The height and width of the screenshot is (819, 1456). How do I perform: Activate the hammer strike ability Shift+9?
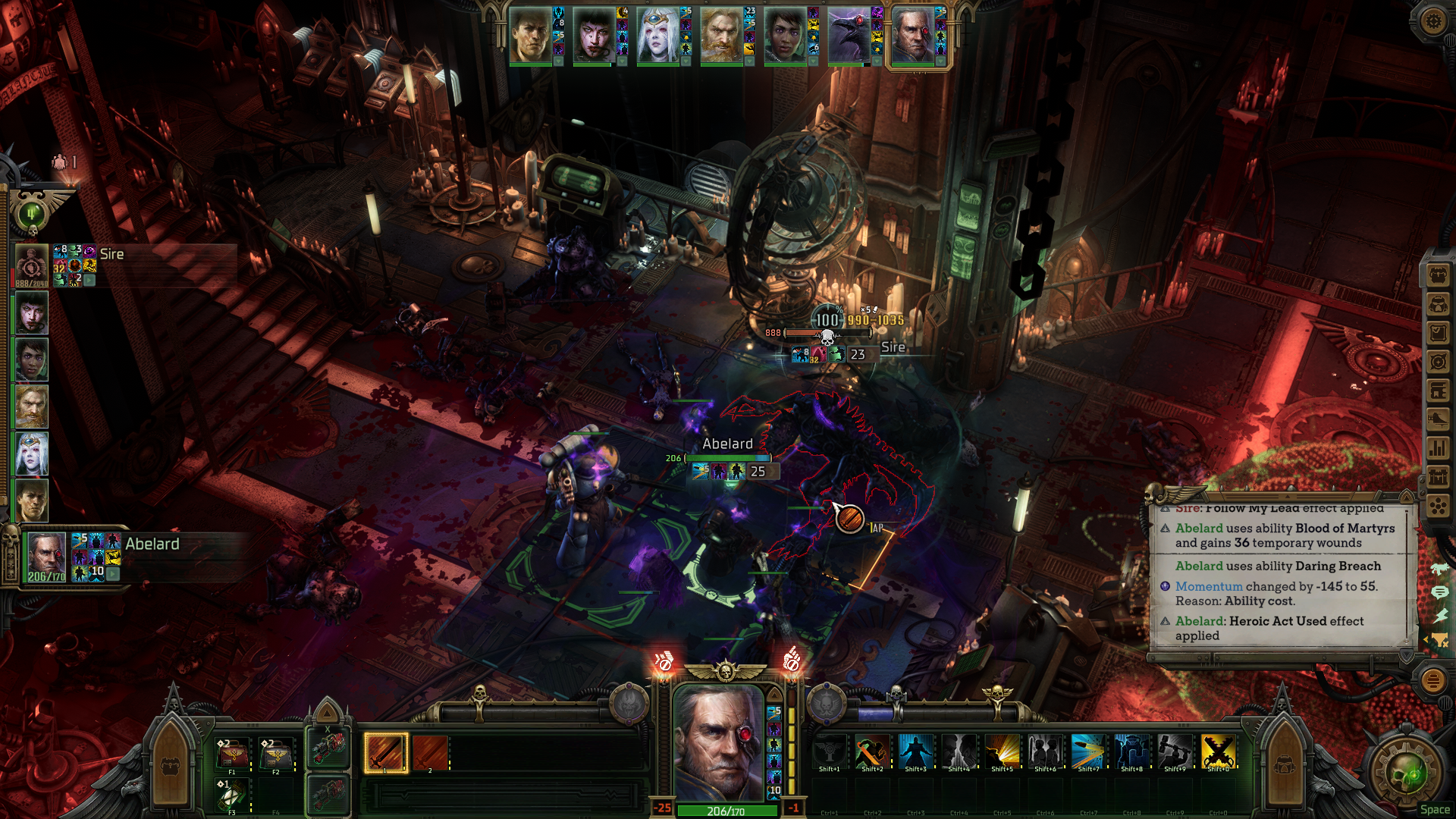(1174, 752)
